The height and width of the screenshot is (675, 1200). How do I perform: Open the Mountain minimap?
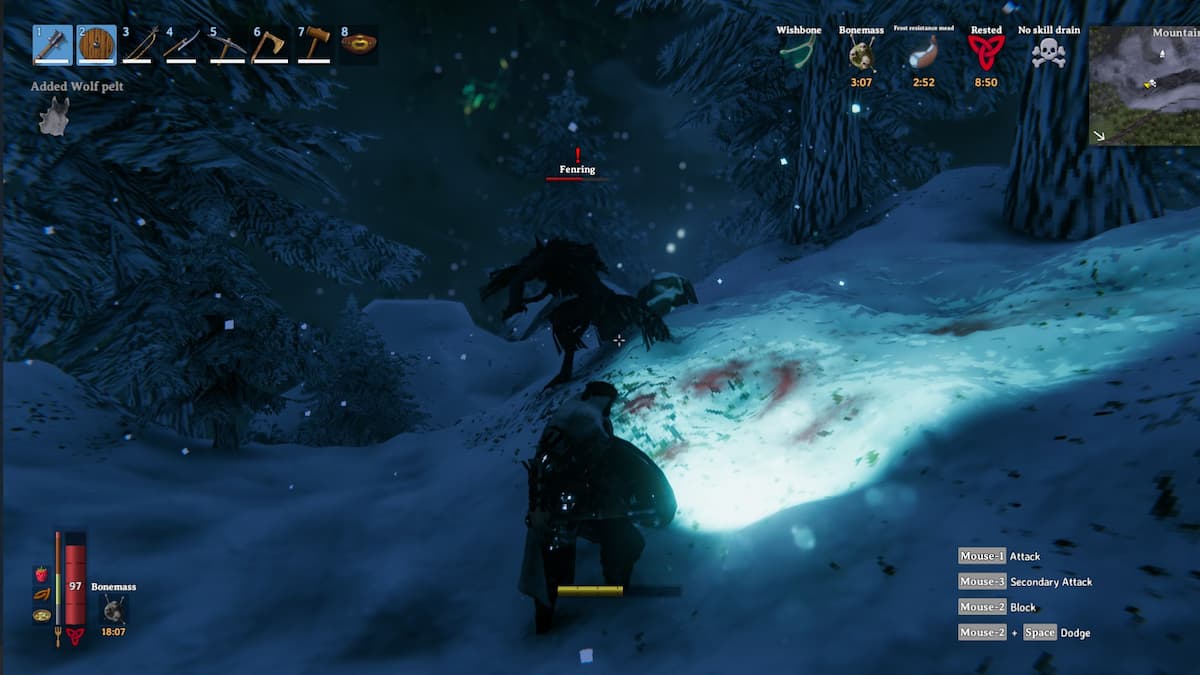tap(1144, 86)
